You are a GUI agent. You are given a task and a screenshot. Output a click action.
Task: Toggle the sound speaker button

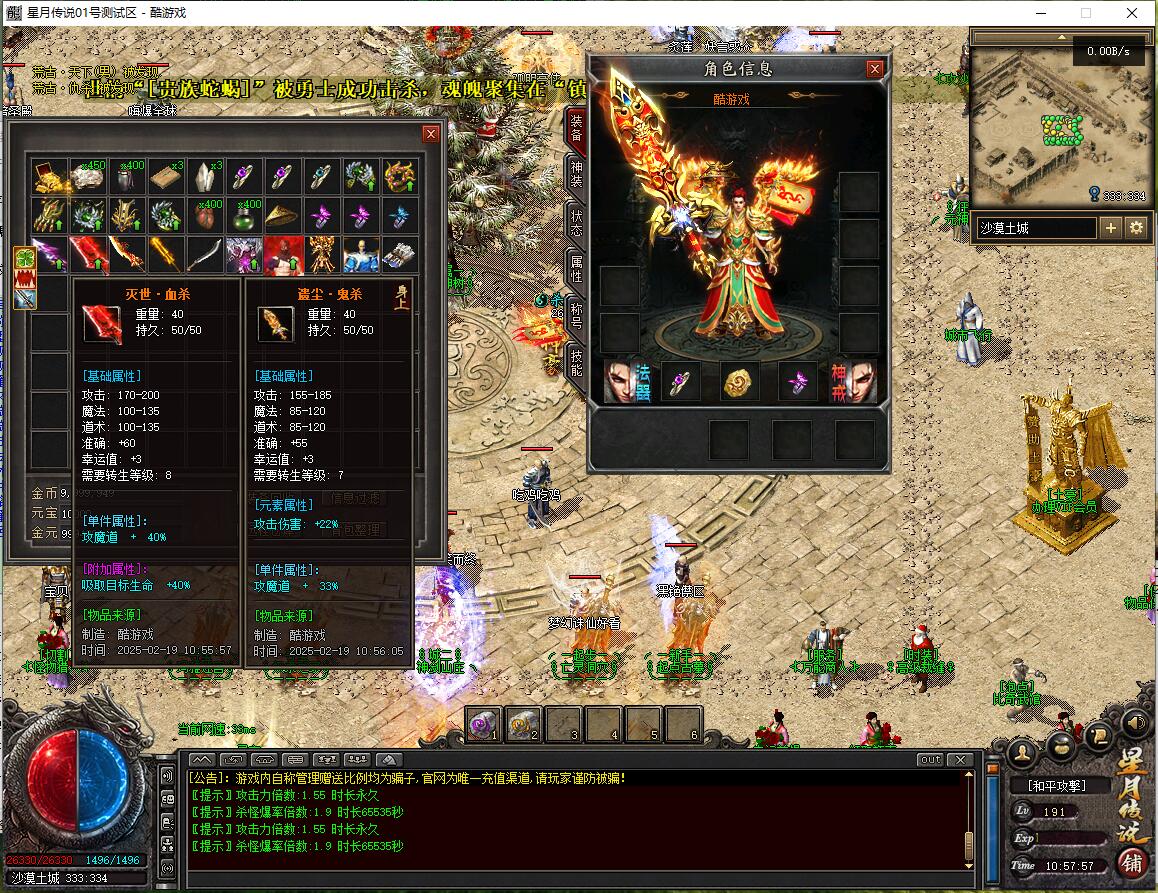click(x=1134, y=722)
